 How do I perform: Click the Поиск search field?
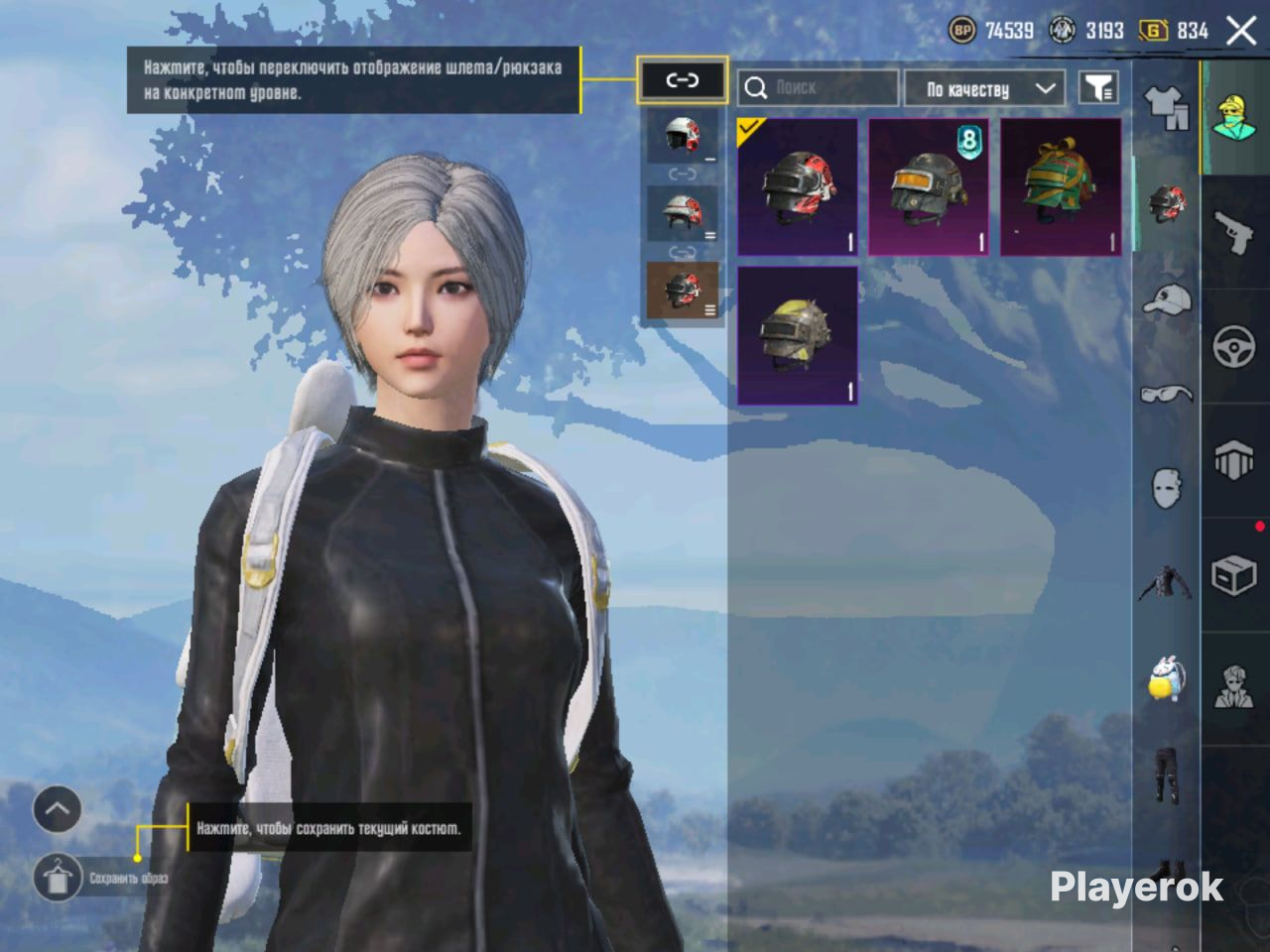click(818, 88)
